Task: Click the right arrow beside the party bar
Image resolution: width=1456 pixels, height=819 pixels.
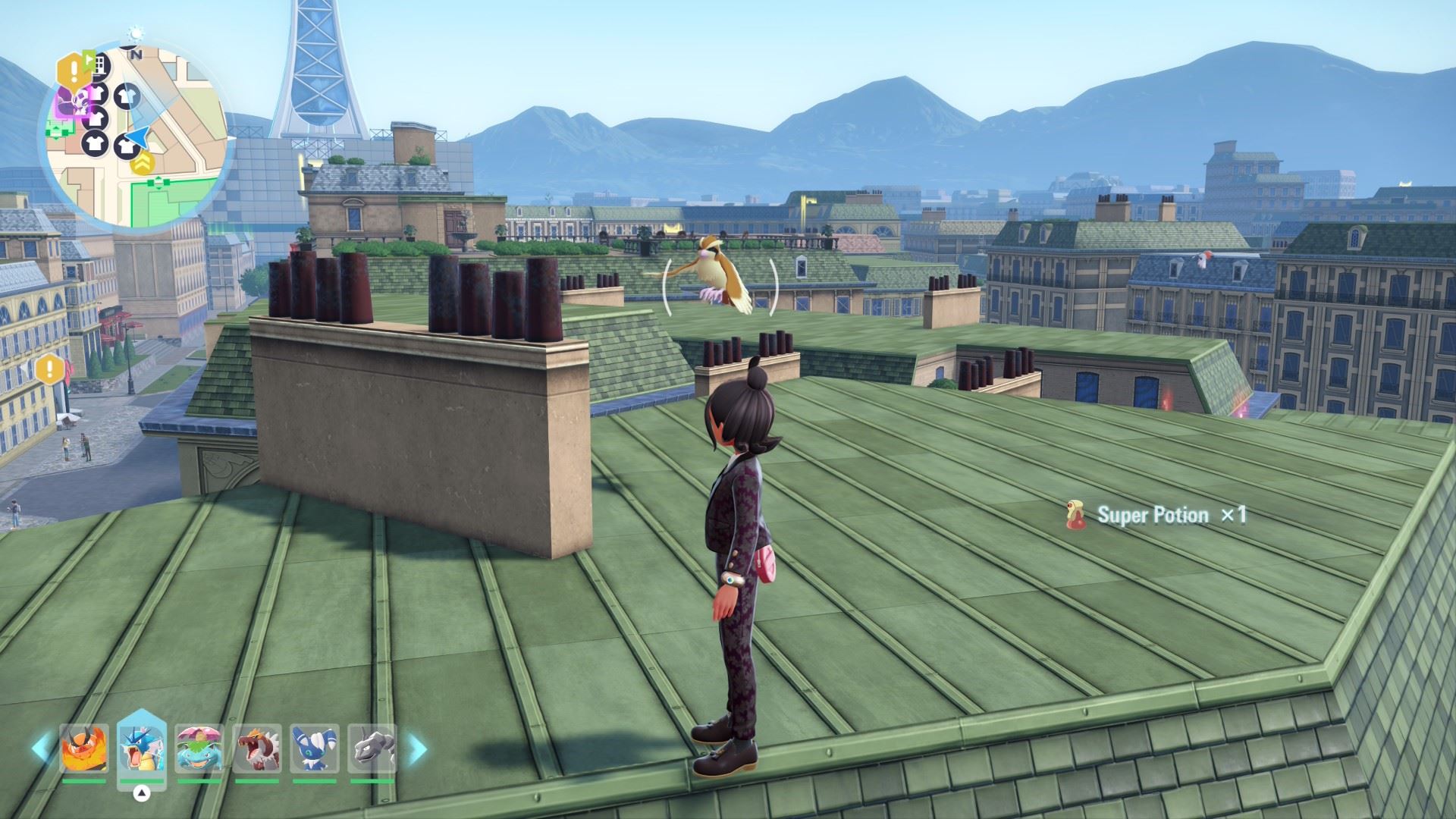Action: pyautogui.click(x=417, y=748)
